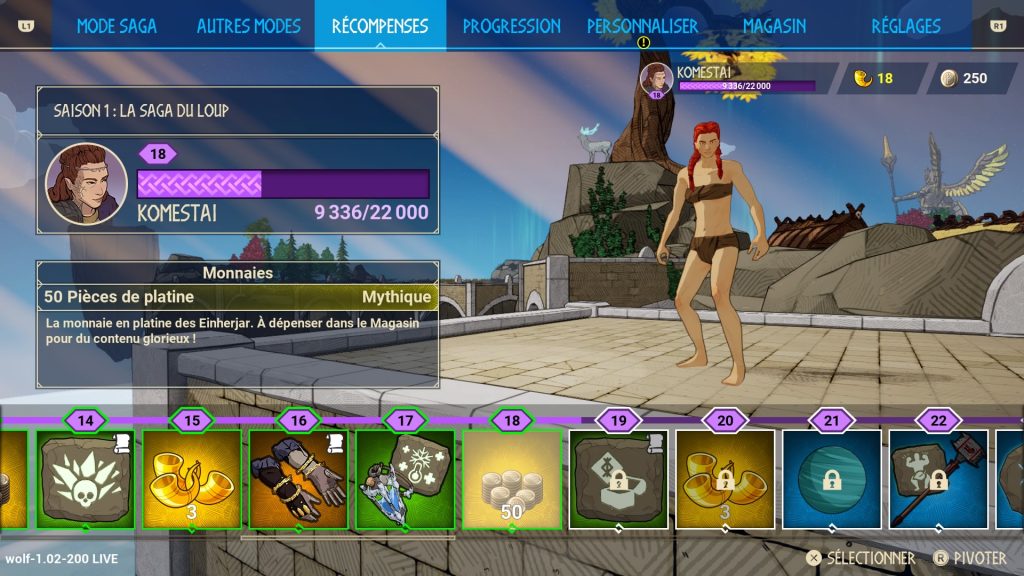Select the level 14 skull emote reward
This screenshot has width=1024, height=576.
85,479
